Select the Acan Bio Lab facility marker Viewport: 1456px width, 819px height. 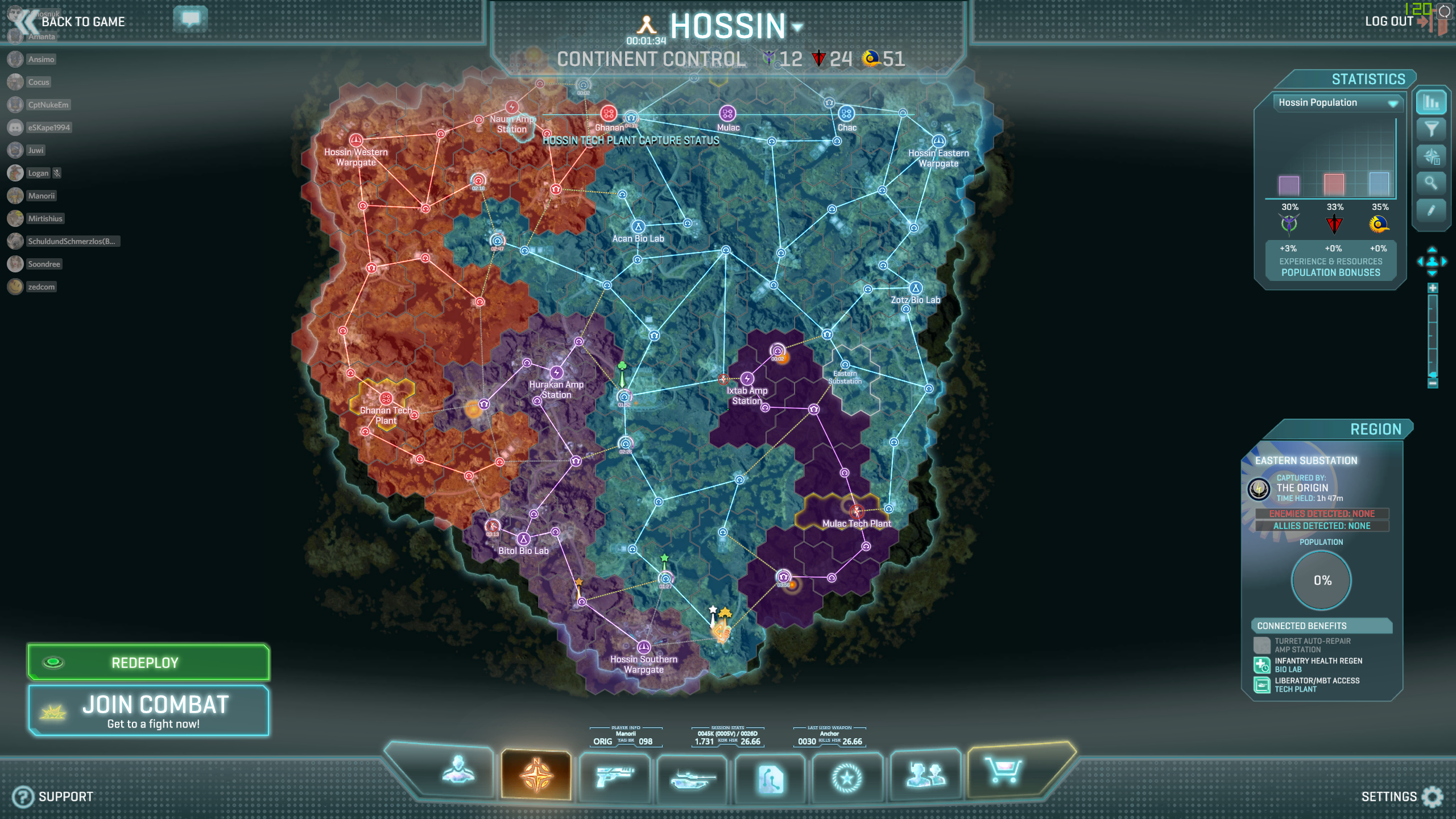pos(638,227)
